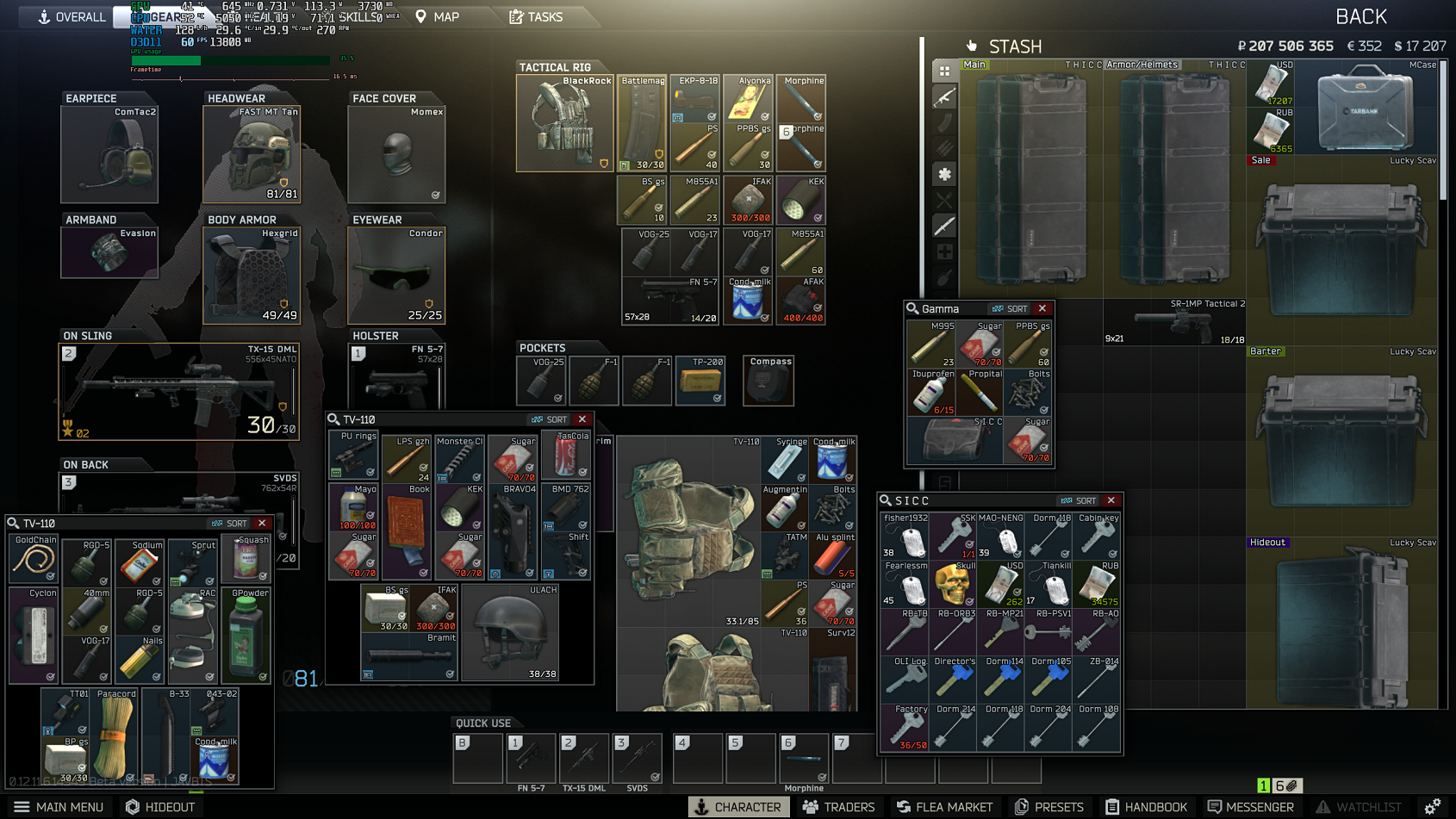1456x819 pixels.
Task: Sort the SICC container contents
Action: (x=1078, y=500)
